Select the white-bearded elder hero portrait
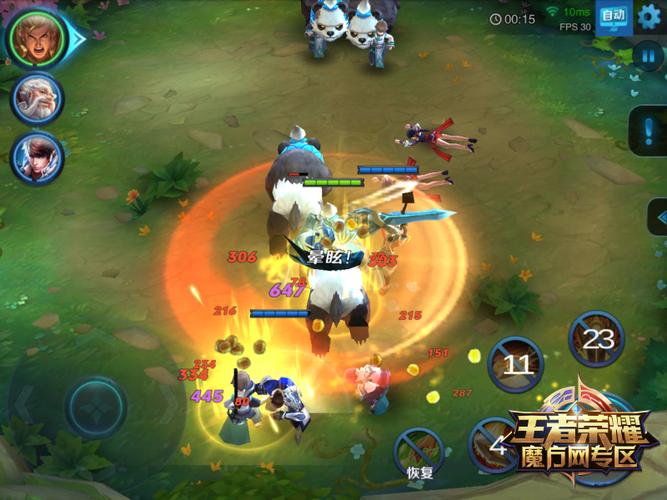The image size is (667, 500). pyautogui.click(x=37, y=99)
